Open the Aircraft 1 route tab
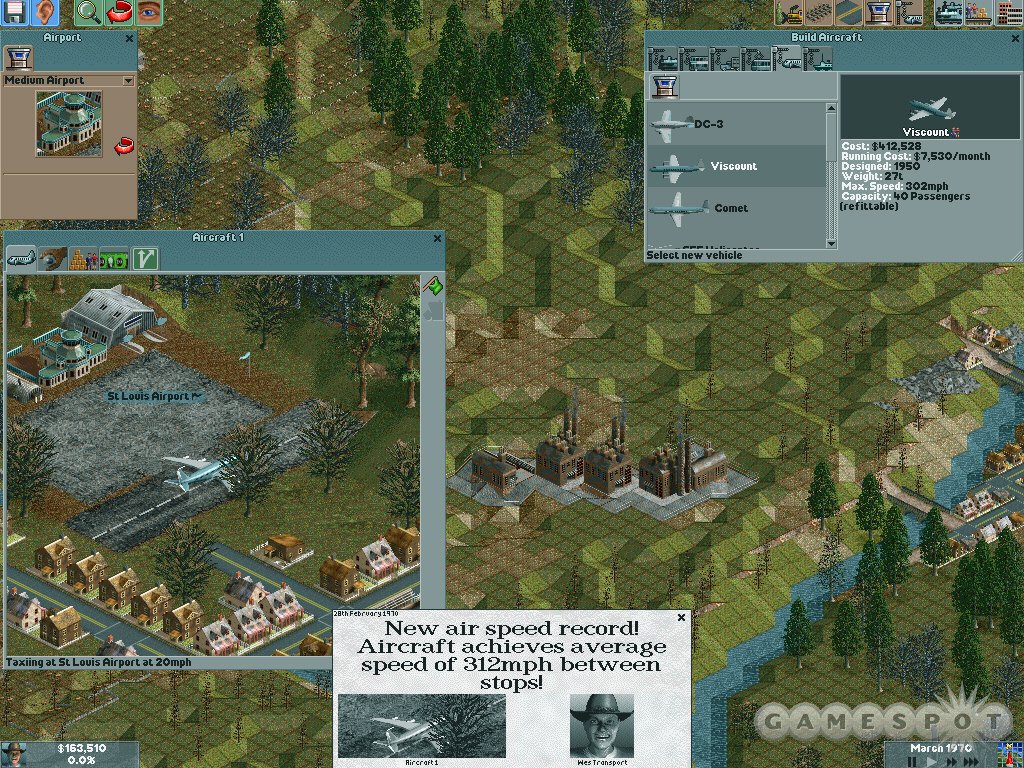 146,259
